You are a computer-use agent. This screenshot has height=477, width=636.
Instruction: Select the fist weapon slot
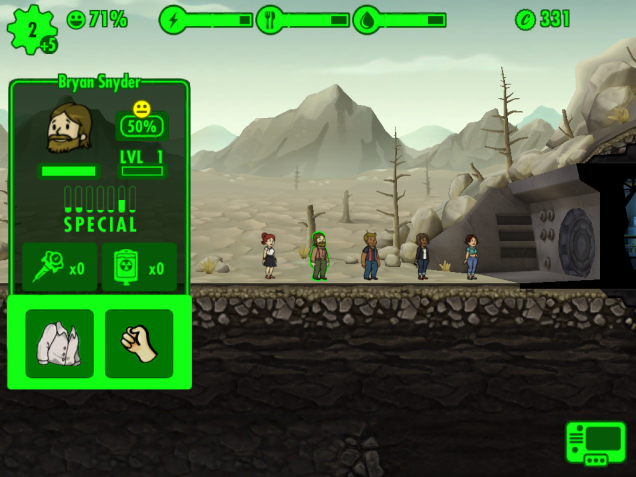click(x=139, y=343)
